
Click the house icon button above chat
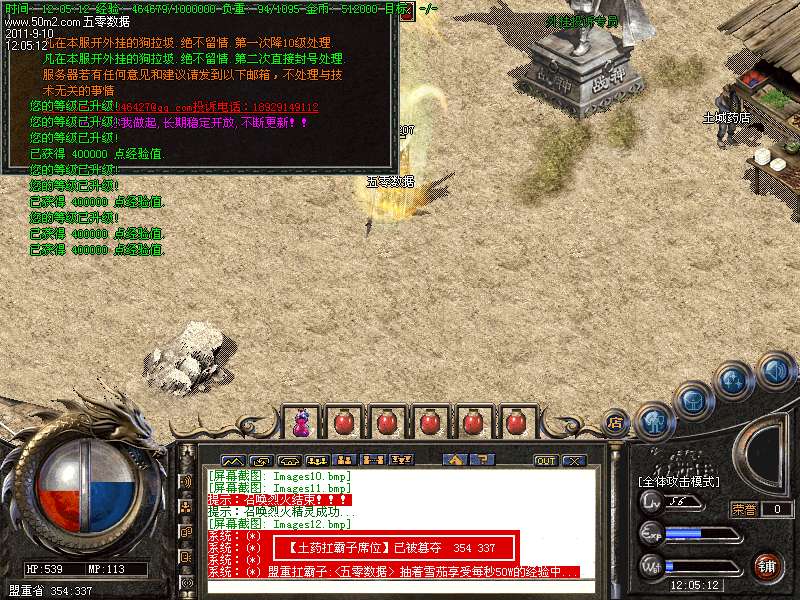(x=455, y=461)
